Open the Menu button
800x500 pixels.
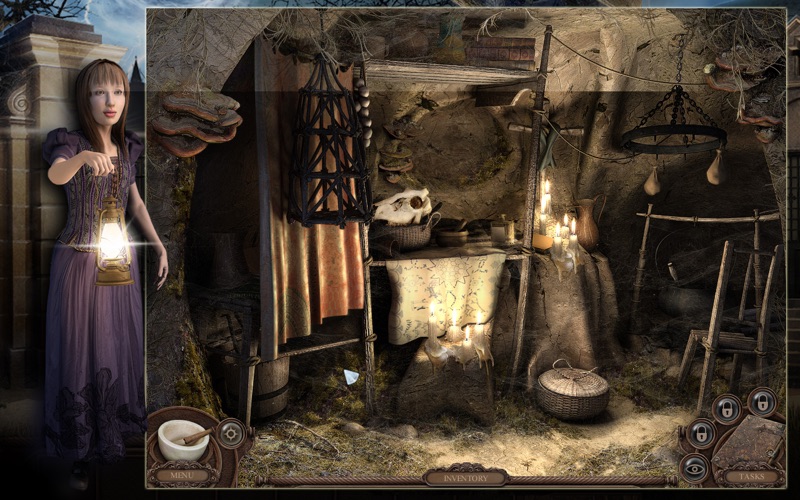pyautogui.click(x=182, y=476)
